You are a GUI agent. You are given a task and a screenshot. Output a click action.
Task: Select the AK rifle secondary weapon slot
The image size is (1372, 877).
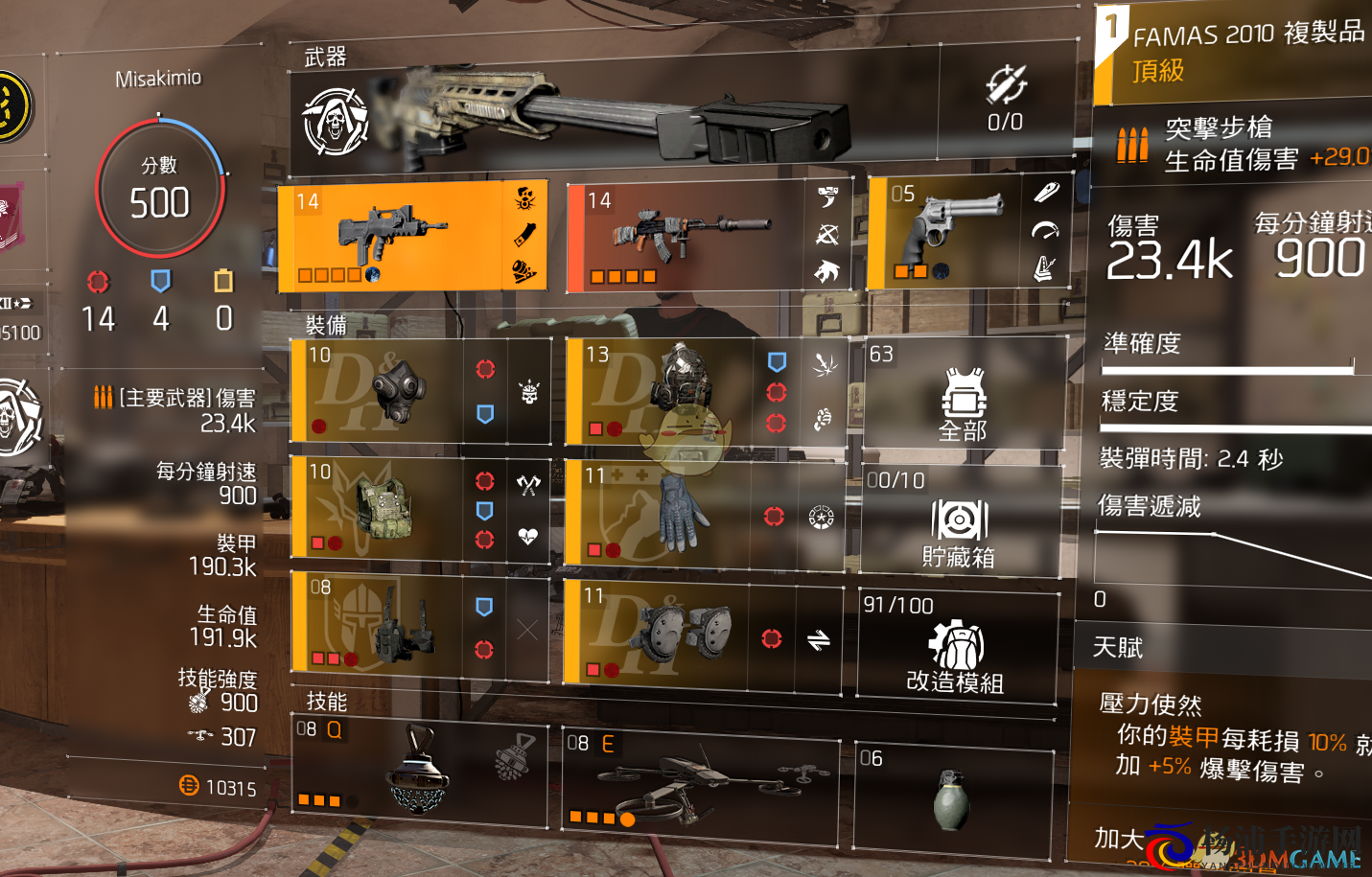pos(686,237)
